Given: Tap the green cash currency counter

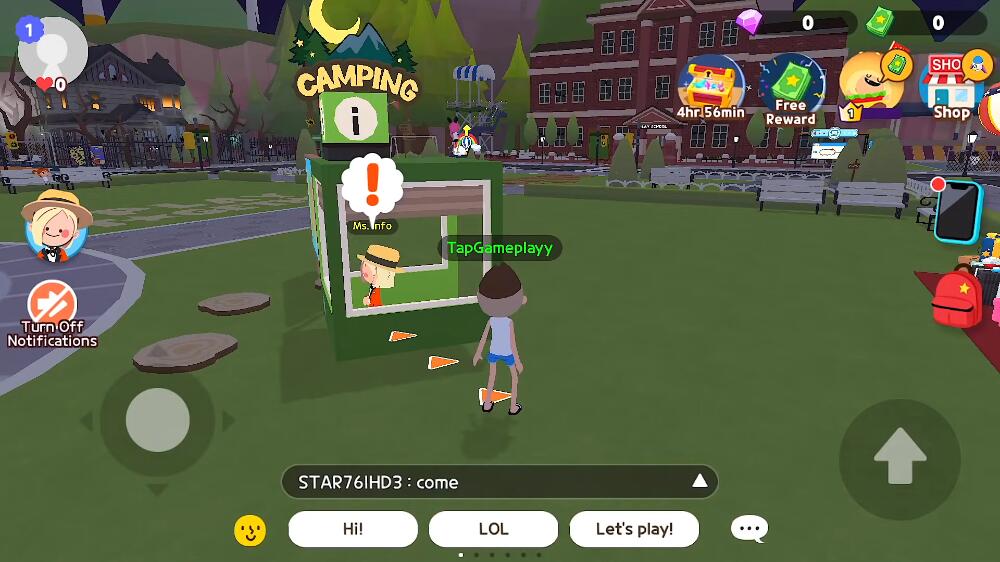Looking at the screenshot, I should click(925, 22).
